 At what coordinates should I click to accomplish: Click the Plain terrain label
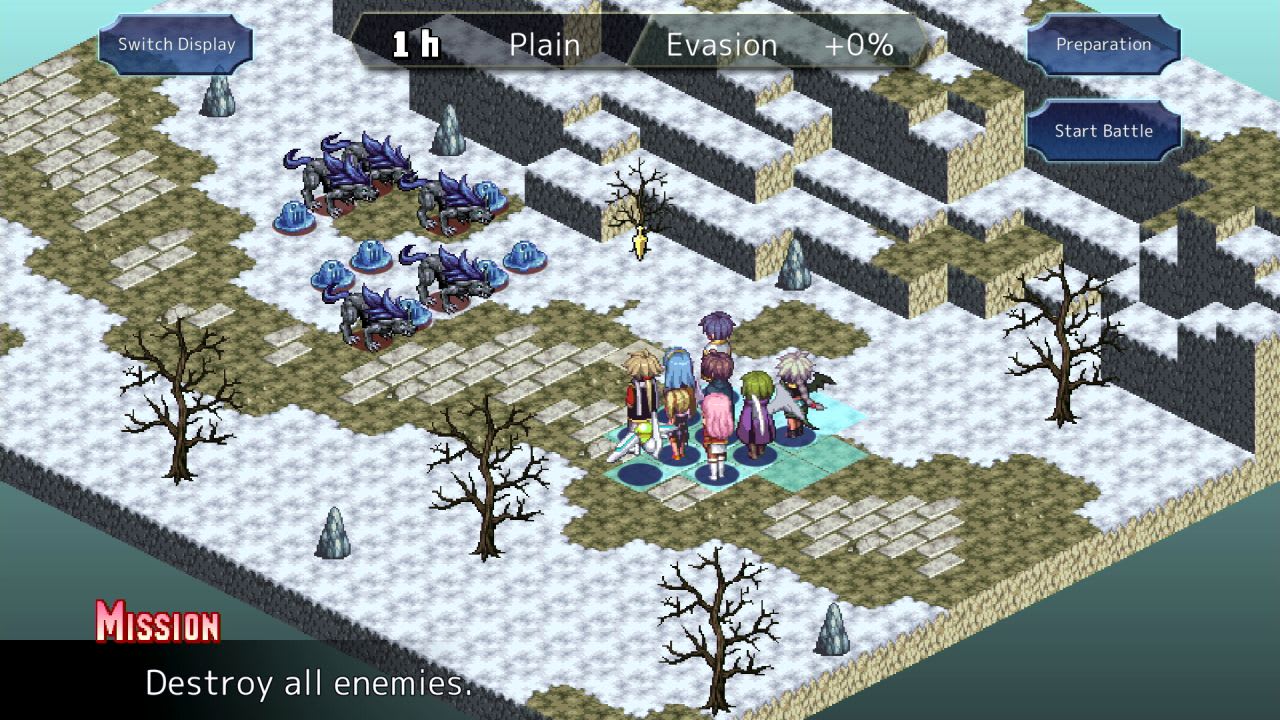(544, 44)
